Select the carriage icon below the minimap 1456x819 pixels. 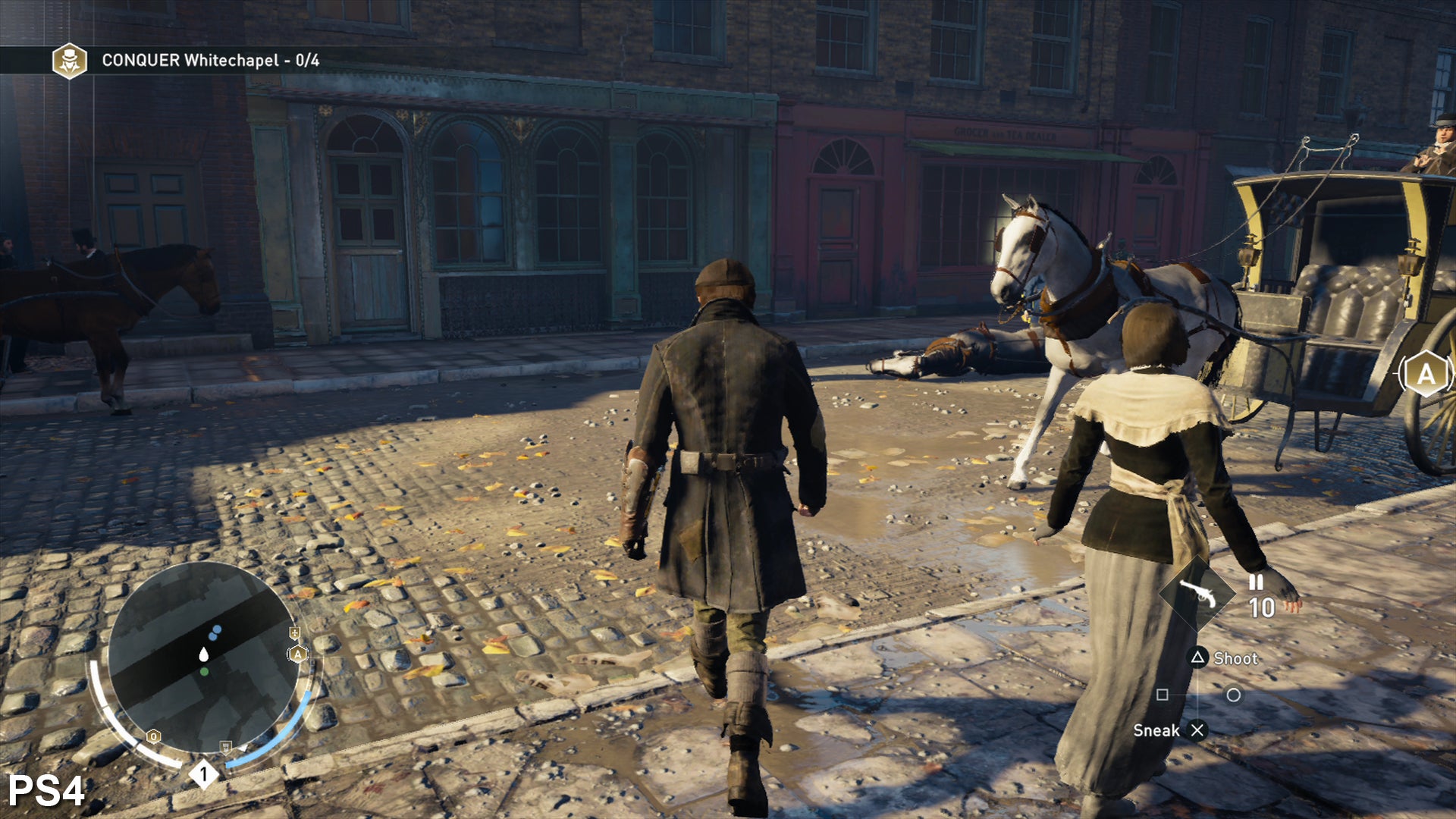226,748
